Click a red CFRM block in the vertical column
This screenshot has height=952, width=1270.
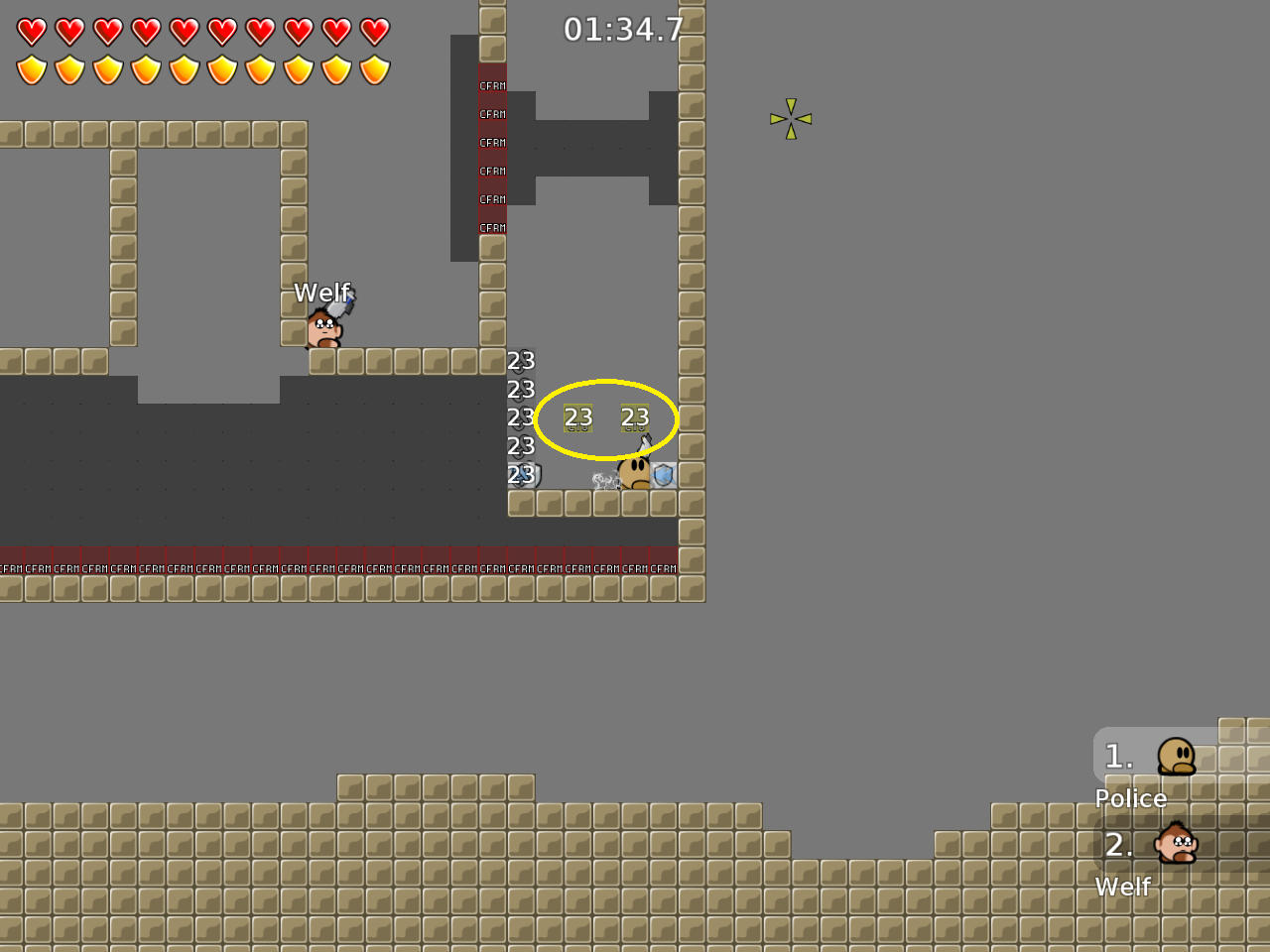tap(491, 142)
